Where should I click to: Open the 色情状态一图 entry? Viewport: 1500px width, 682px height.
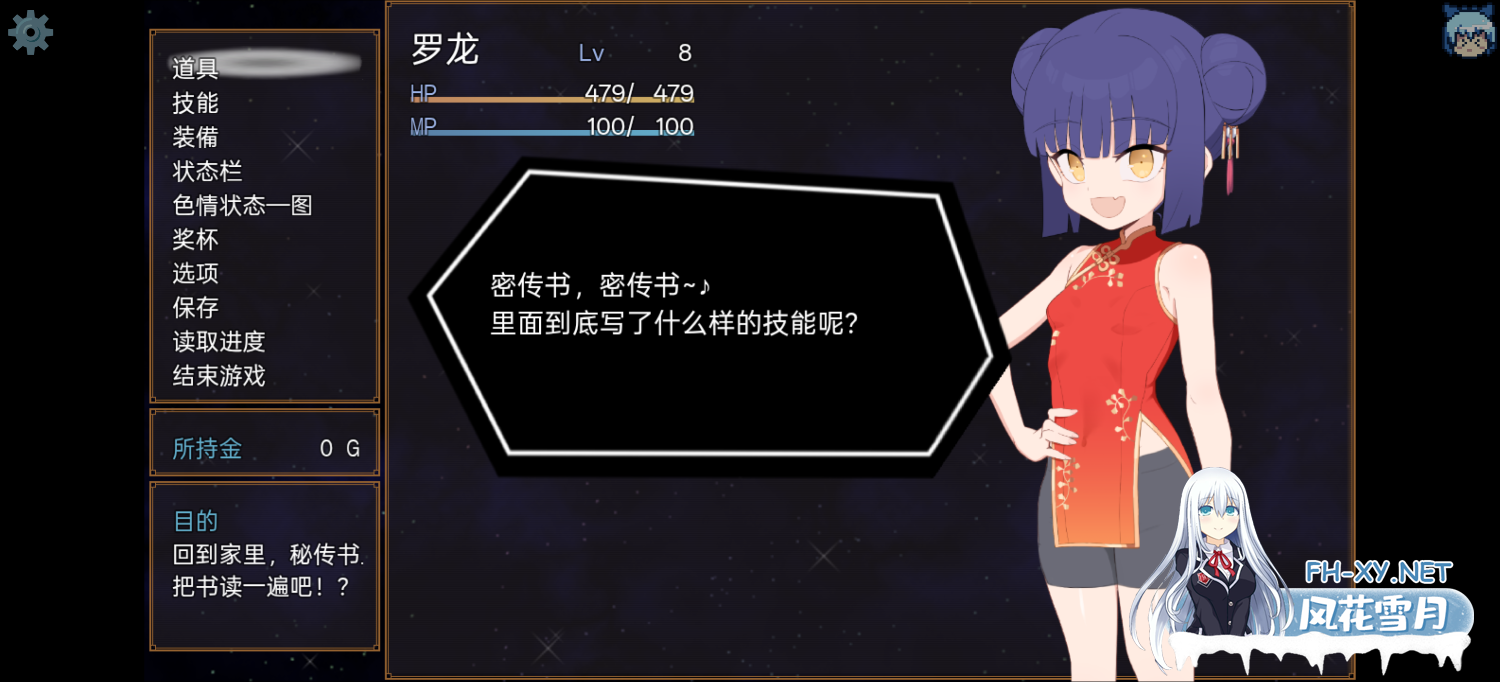coord(243,205)
